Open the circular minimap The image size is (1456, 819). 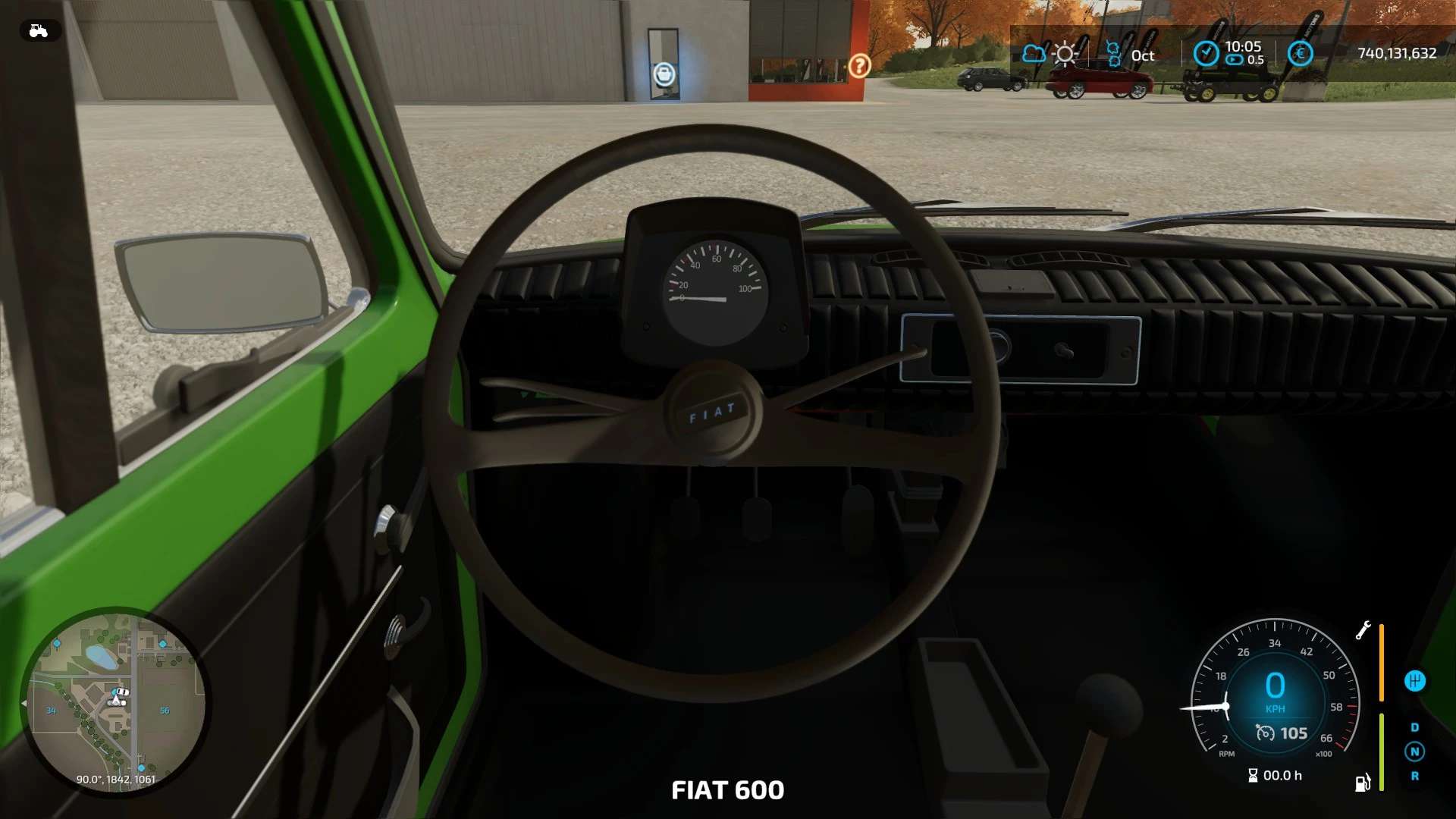[x=115, y=701]
